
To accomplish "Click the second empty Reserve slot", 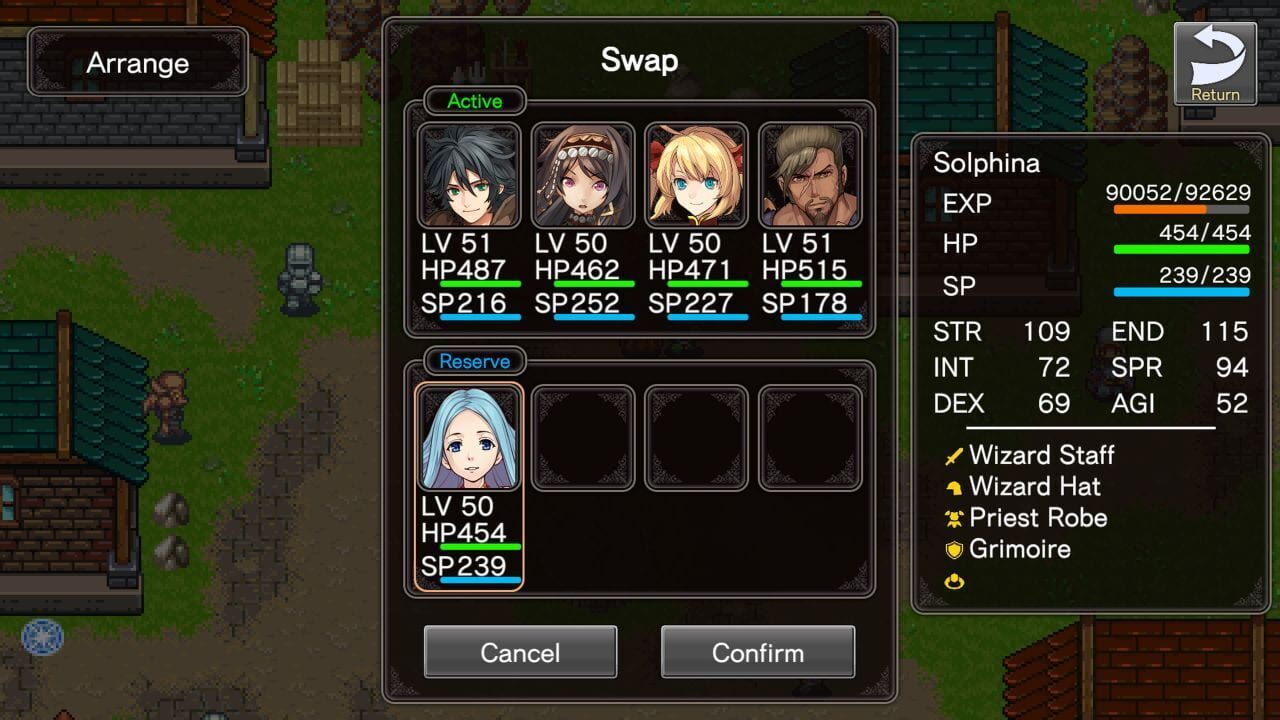I will (696, 437).
